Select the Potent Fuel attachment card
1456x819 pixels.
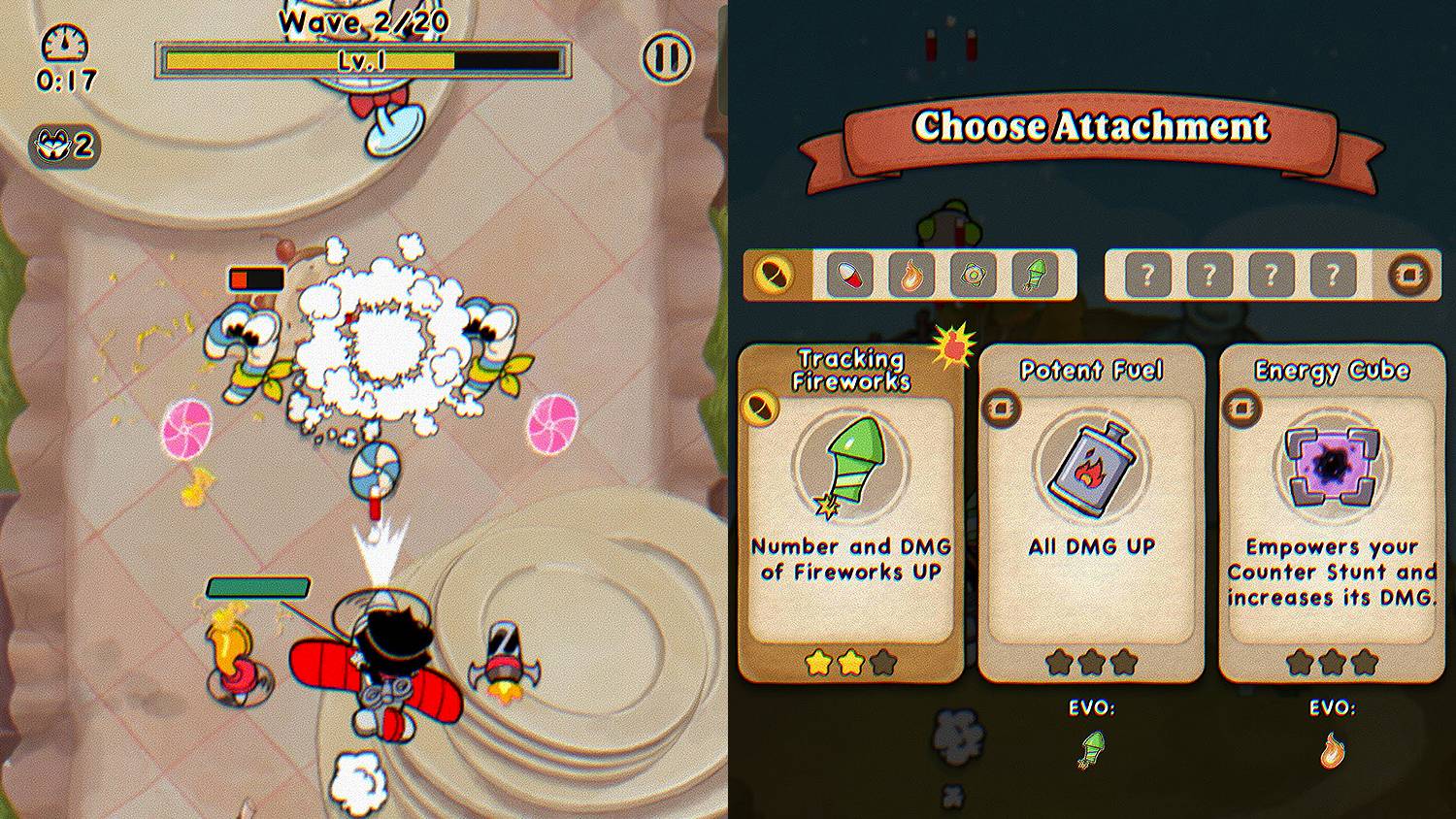tap(1091, 512)
